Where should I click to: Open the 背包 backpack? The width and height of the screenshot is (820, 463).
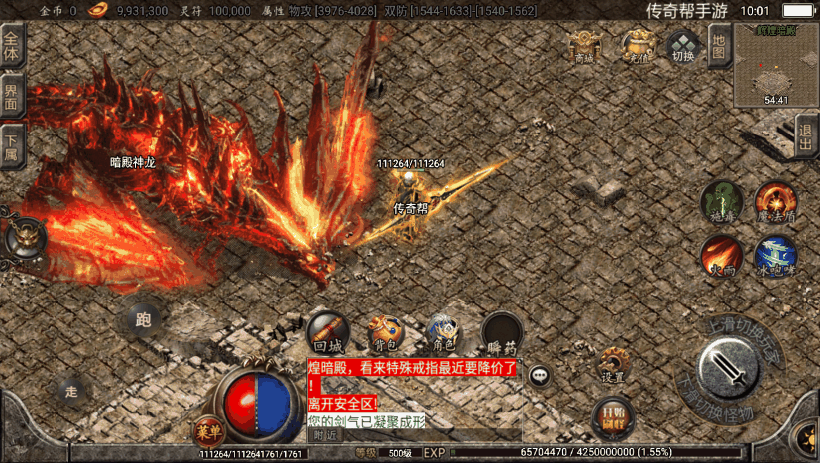(385, 333)
